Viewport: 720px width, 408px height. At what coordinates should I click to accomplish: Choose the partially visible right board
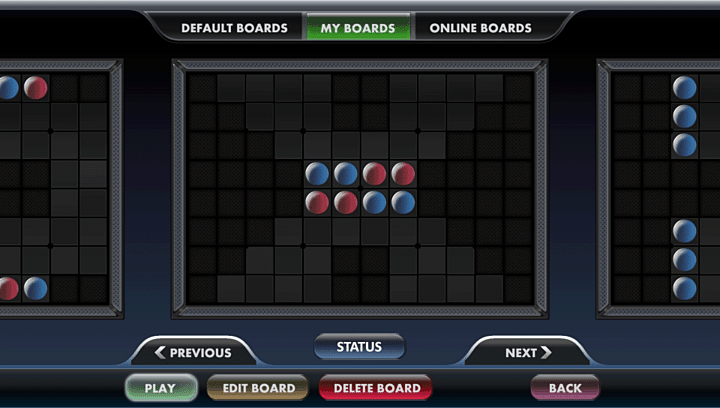pyautogui.click(x=662, y=188)
